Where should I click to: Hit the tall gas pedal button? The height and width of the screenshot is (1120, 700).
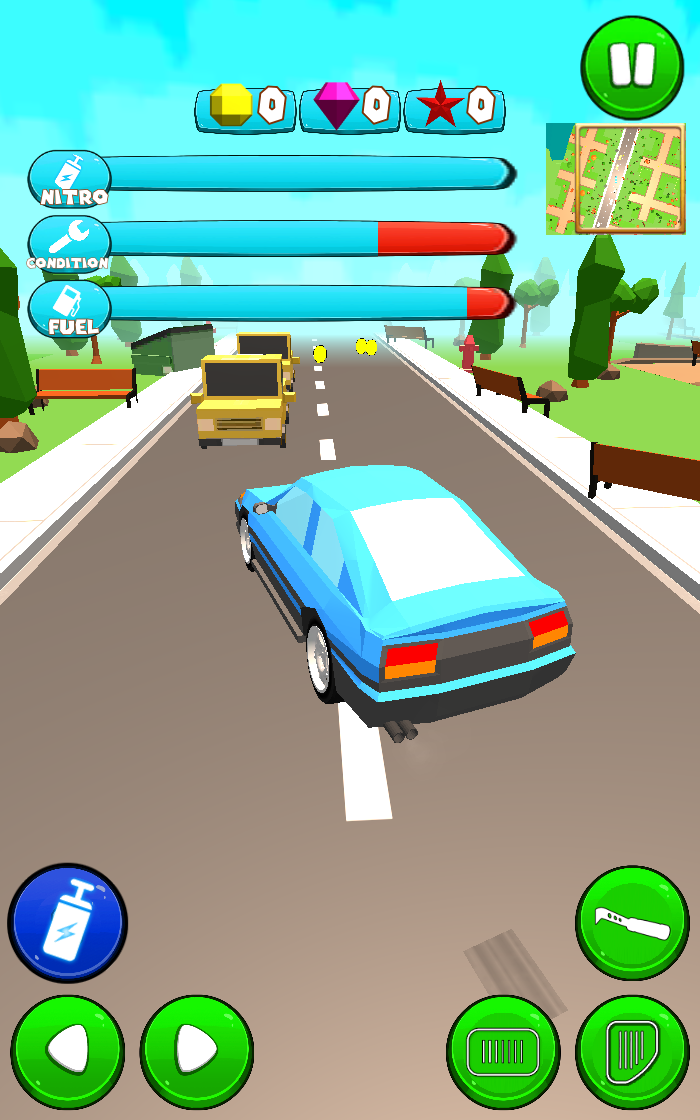[632, 1051]
